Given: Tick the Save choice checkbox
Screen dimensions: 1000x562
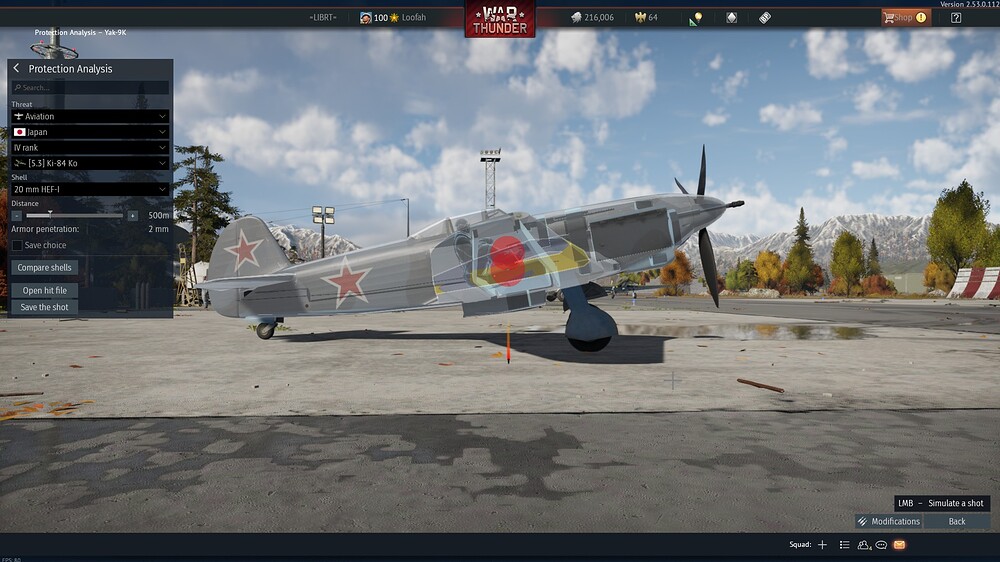Looking at the screenshot, I should [x=17, y=245].
